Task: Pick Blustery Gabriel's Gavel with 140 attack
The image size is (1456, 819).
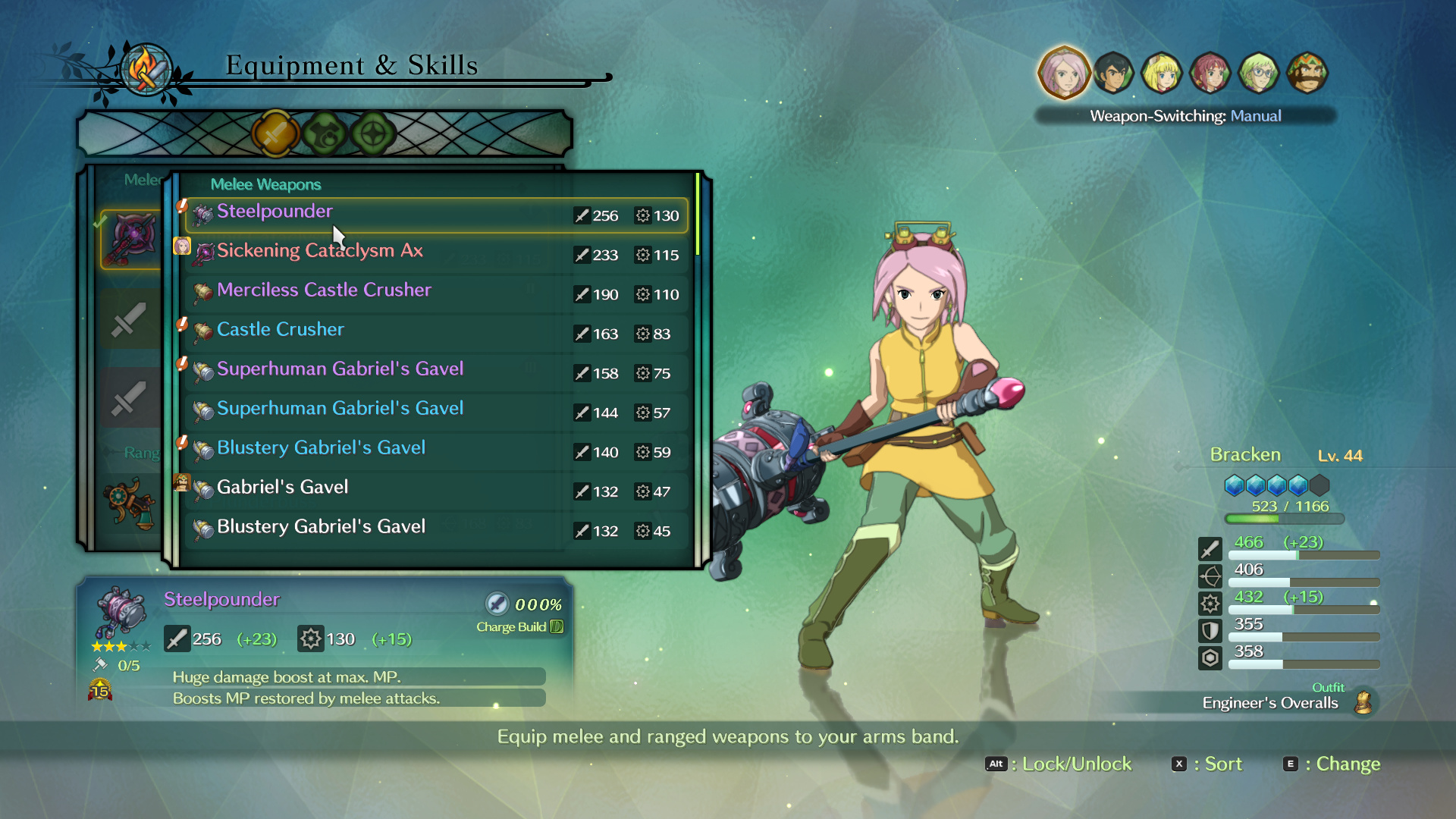Action: pyautogui.click(x=436, y=452)
